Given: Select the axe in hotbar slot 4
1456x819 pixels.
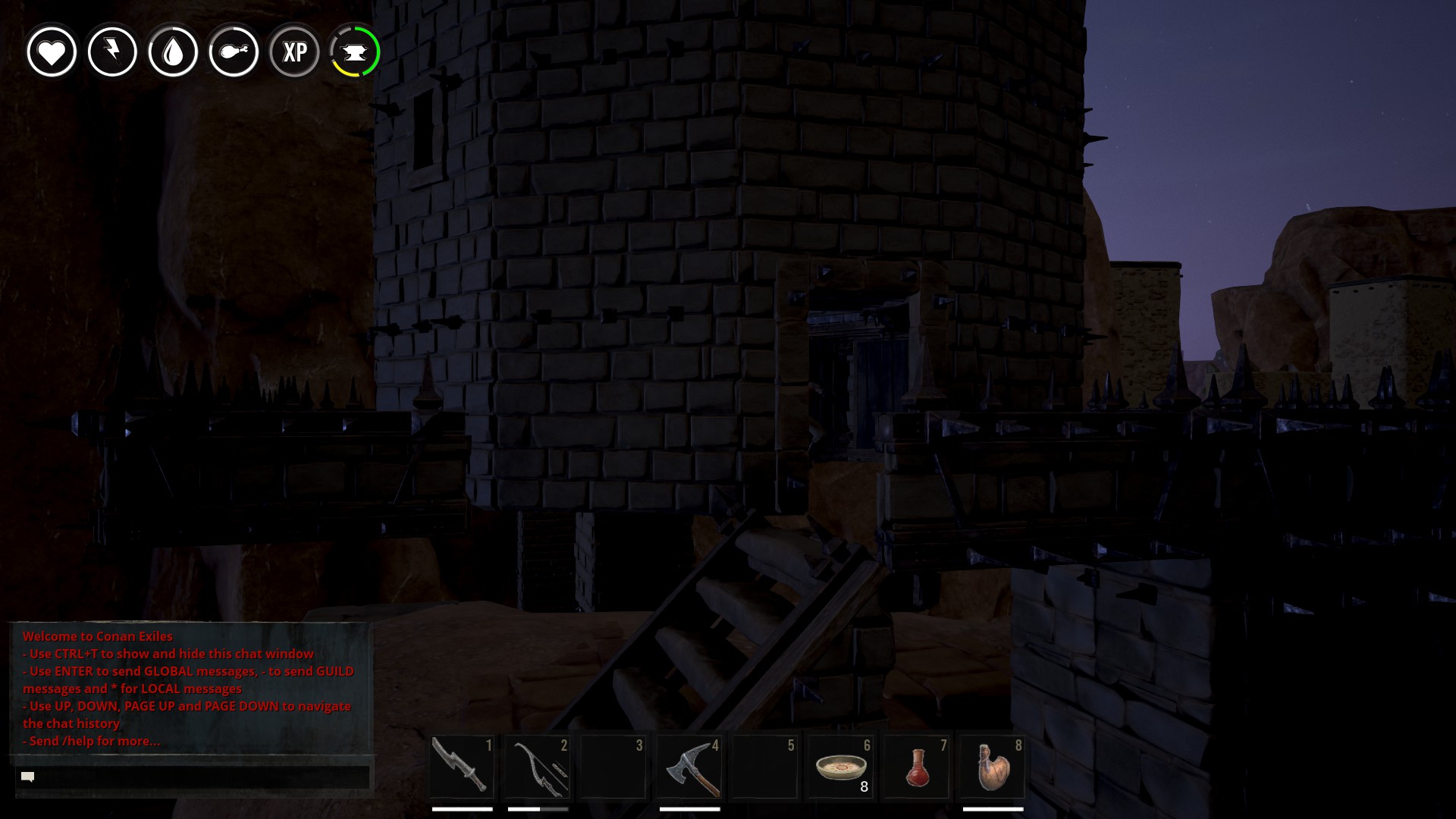Looking at the screenshot, I should pos(689,767).
